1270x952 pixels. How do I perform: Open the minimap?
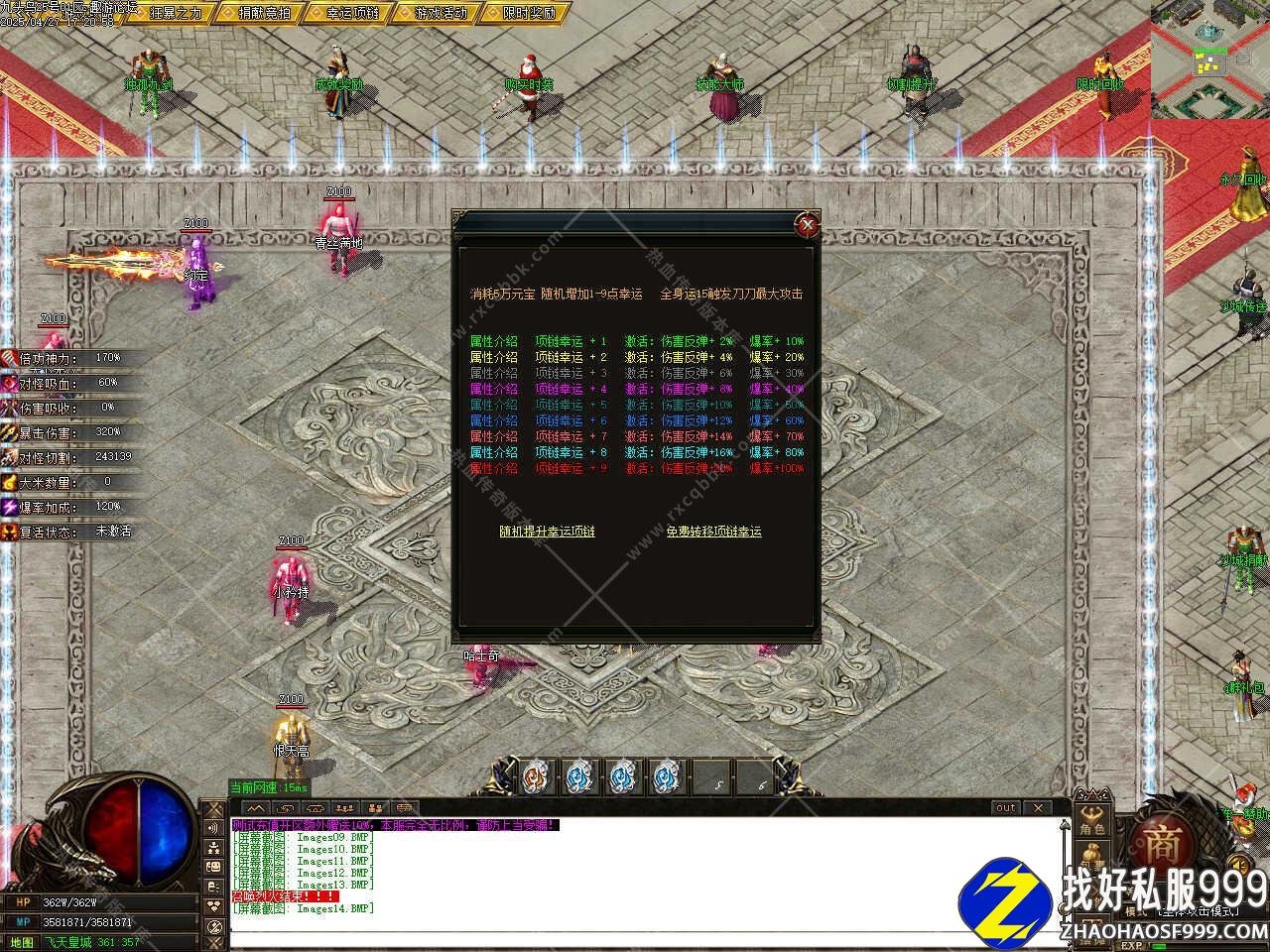coord(1210,59)
